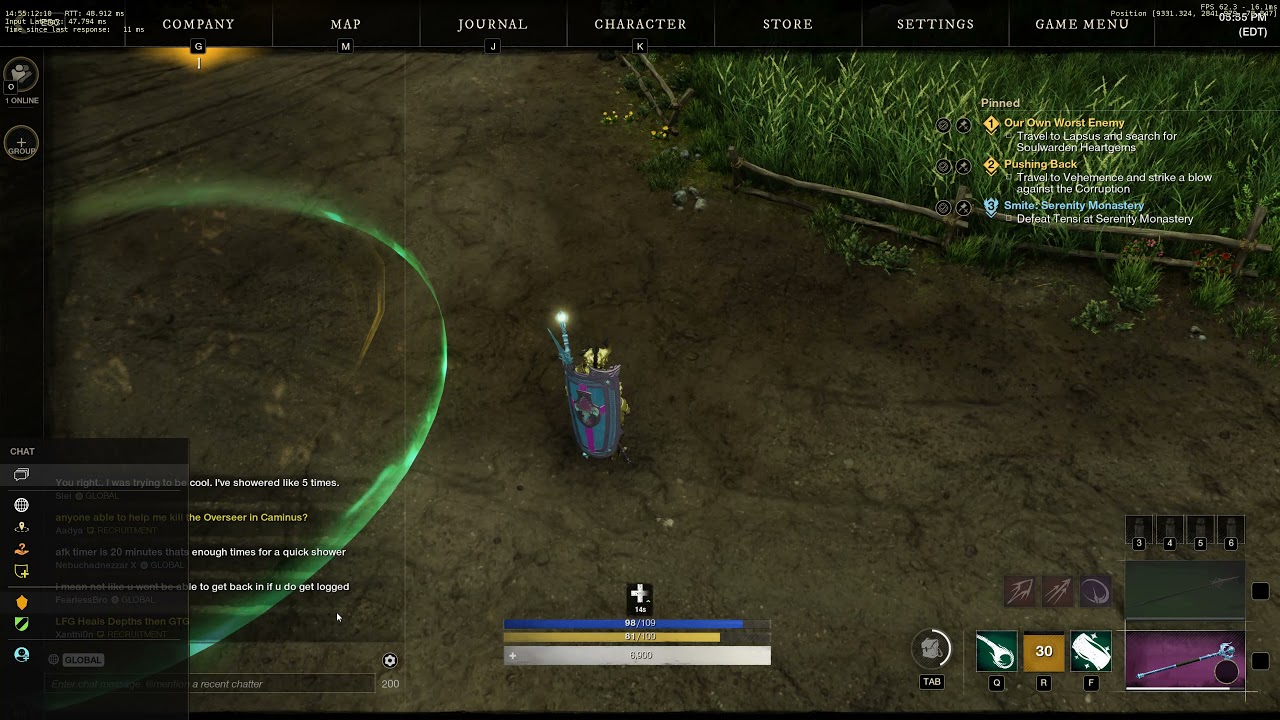Switch to the global chat channel globe icon
Image resolution: width=1280 pixels, height=720 pixels.
click(21, 505)
